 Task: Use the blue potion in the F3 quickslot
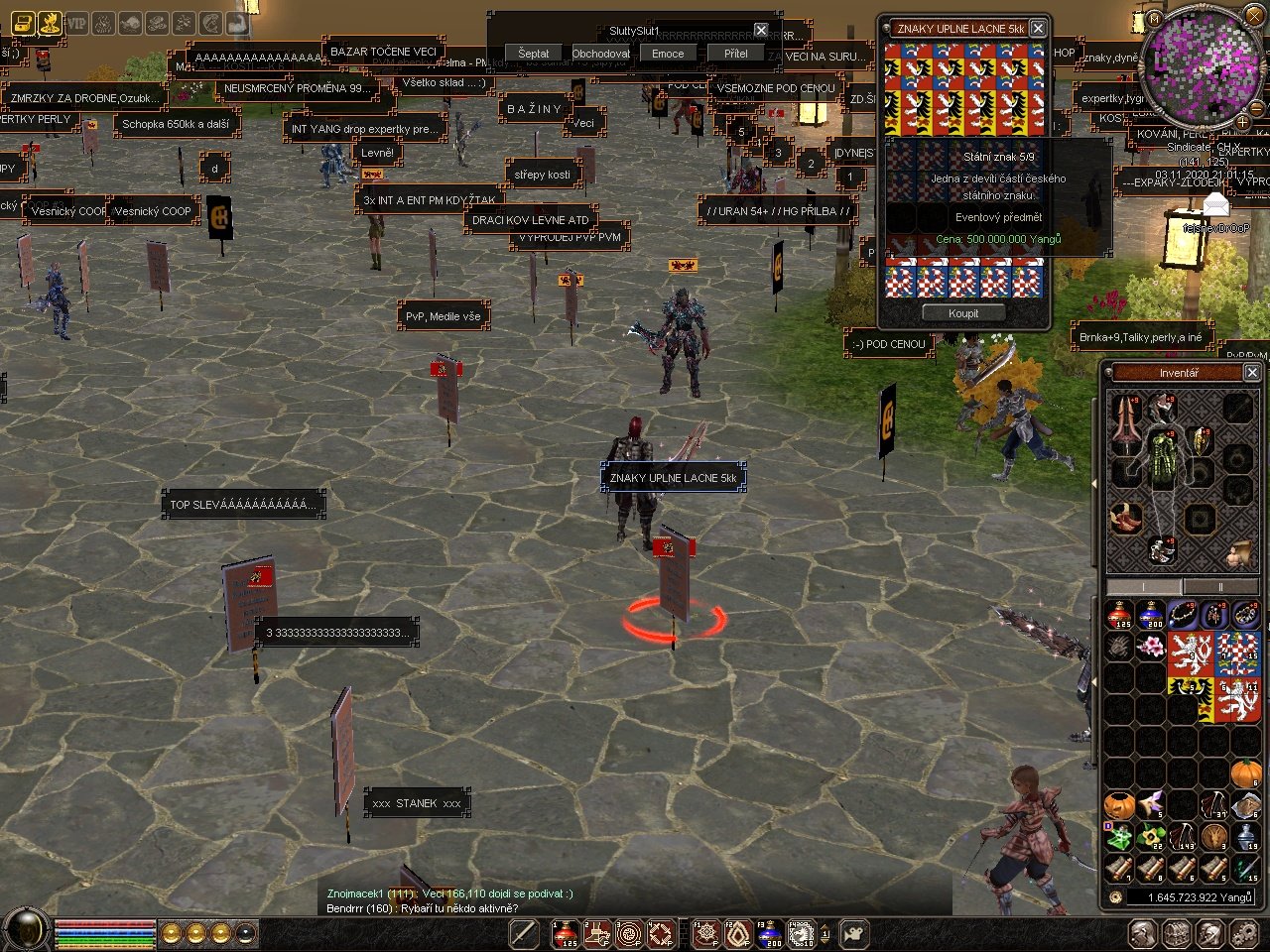(771, 933)
